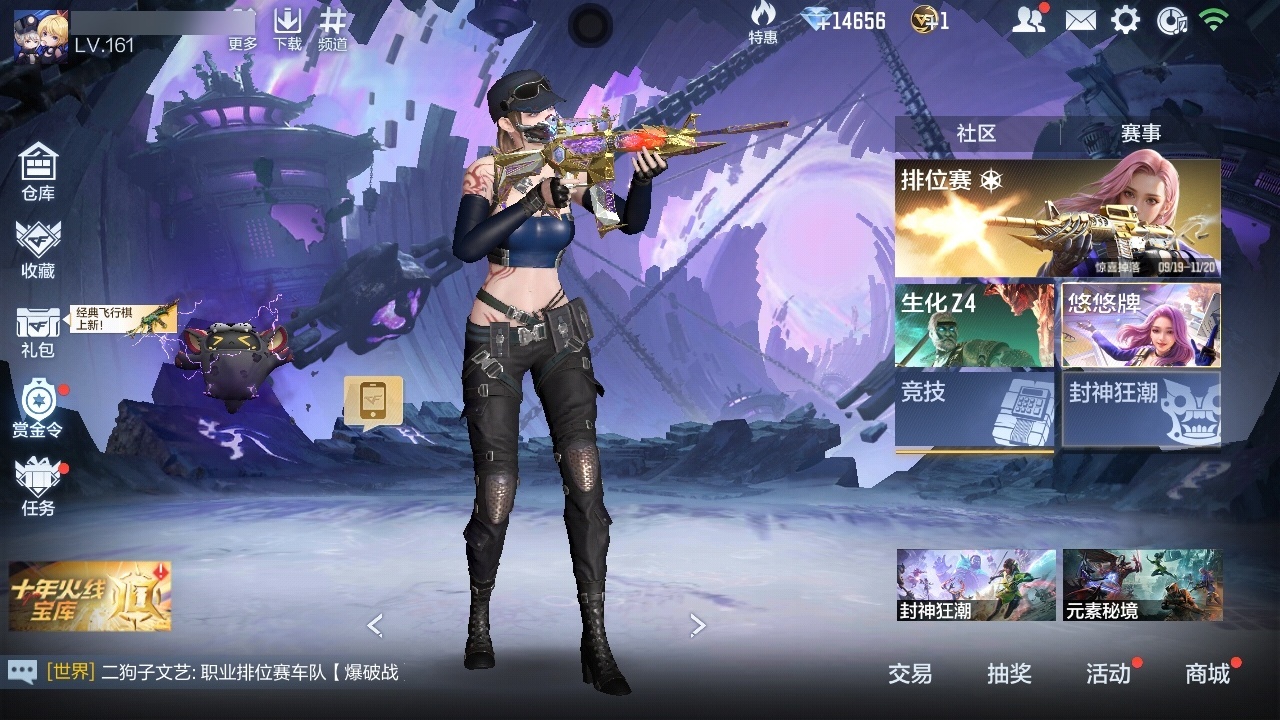Open the 仓库 warehouse menu
This screenshot has width=1280, height=720.
click(38, 171)
